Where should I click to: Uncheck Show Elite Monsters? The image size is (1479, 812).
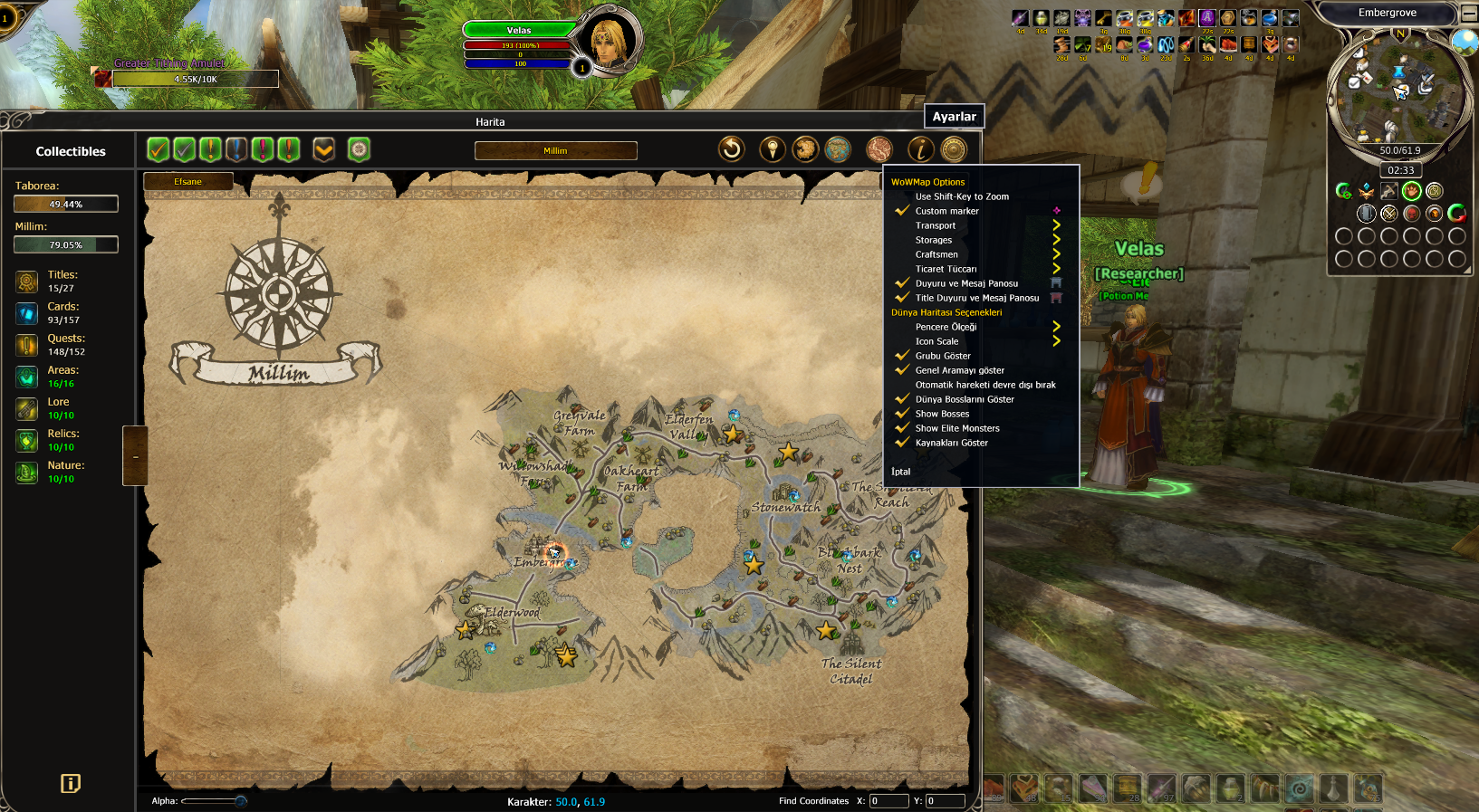pos(956,428)
